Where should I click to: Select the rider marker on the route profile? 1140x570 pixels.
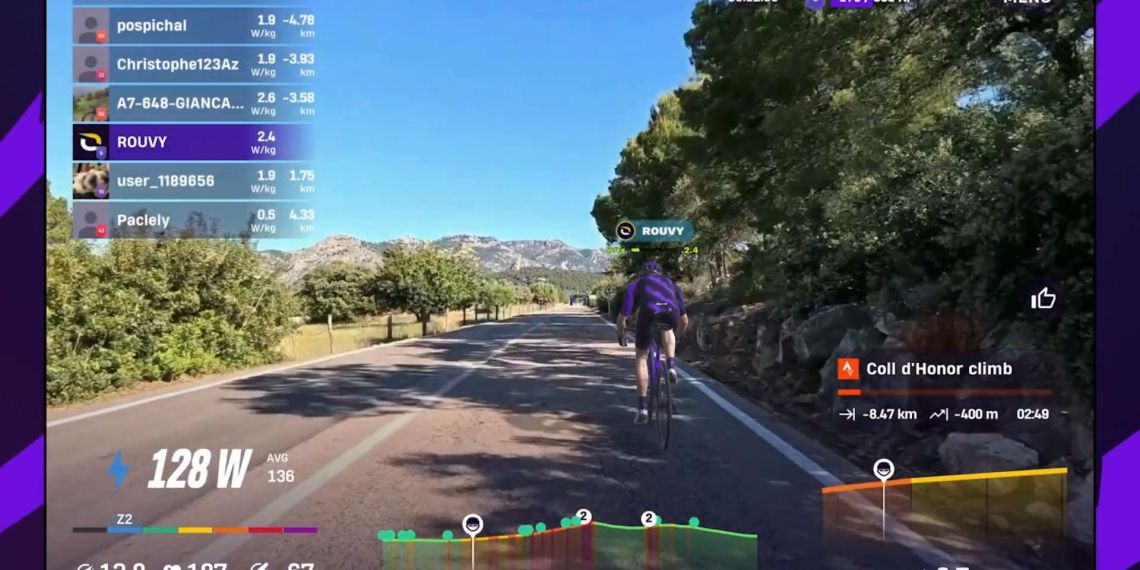pos(472,525)
